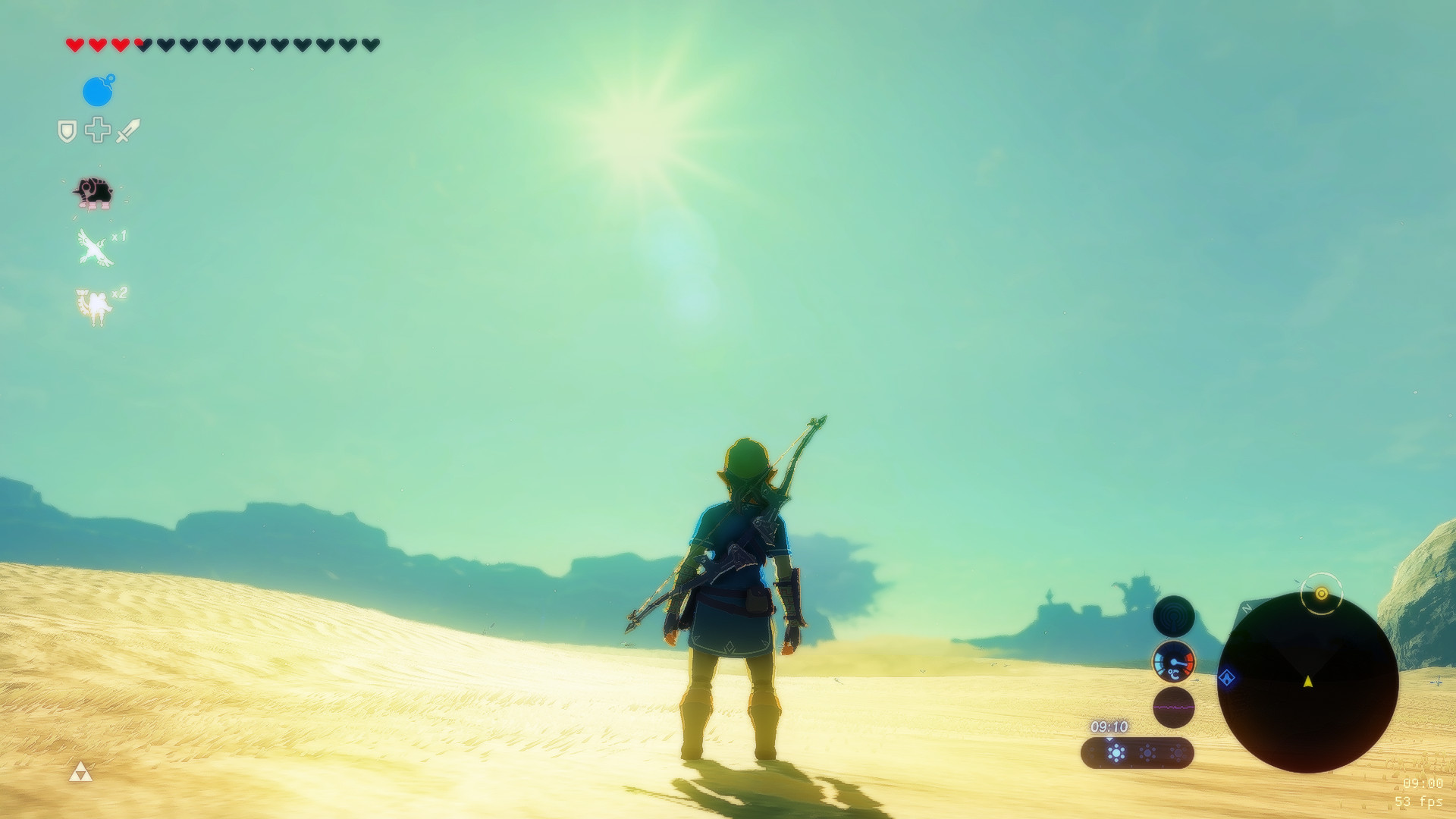This screenshot has width=1456, height=819.
Task: Click the heart-cross healing buff icon
Action: coord(97,130)
